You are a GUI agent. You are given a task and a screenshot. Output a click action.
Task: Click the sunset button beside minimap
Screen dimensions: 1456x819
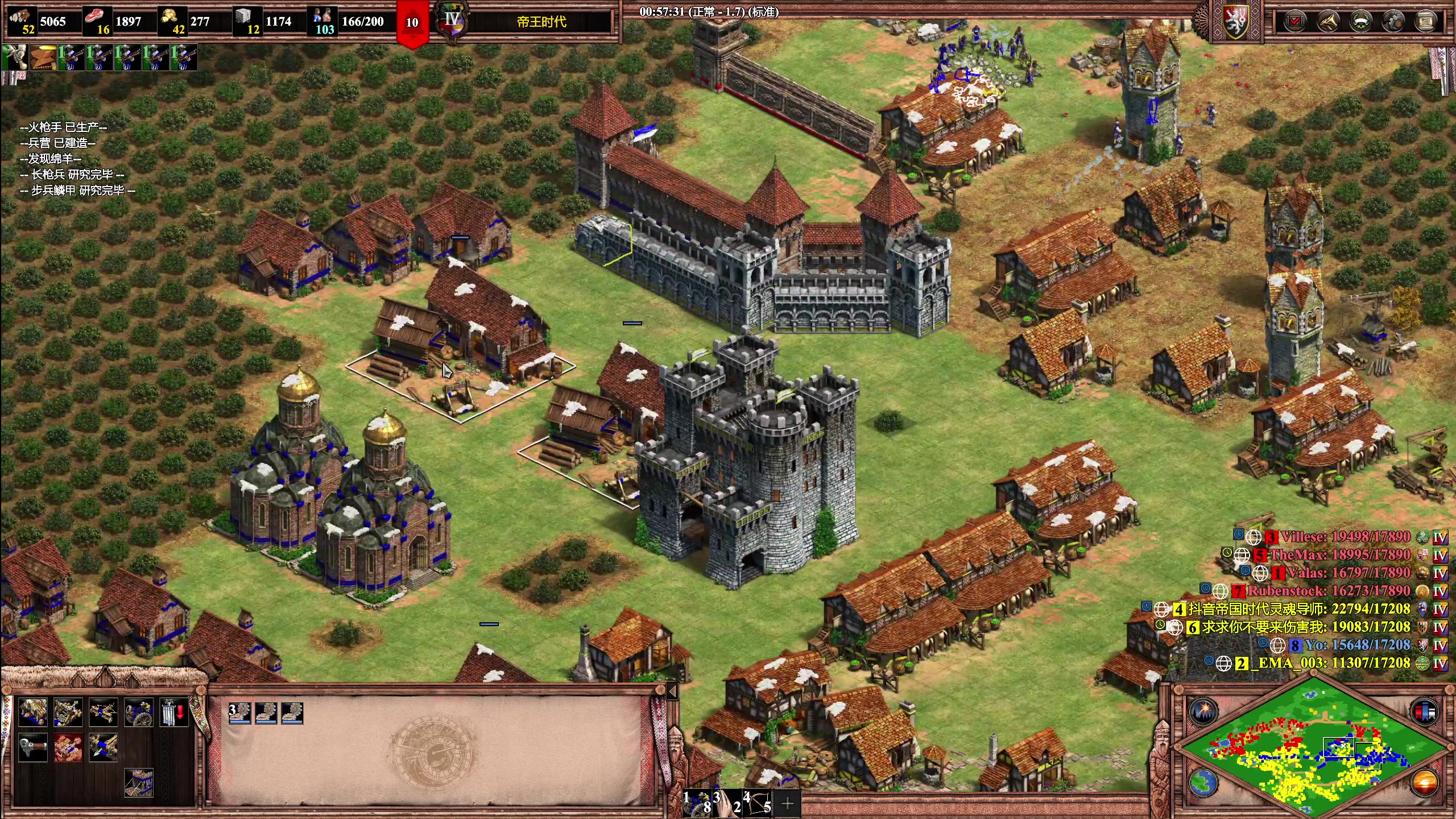pos(1424,783)
